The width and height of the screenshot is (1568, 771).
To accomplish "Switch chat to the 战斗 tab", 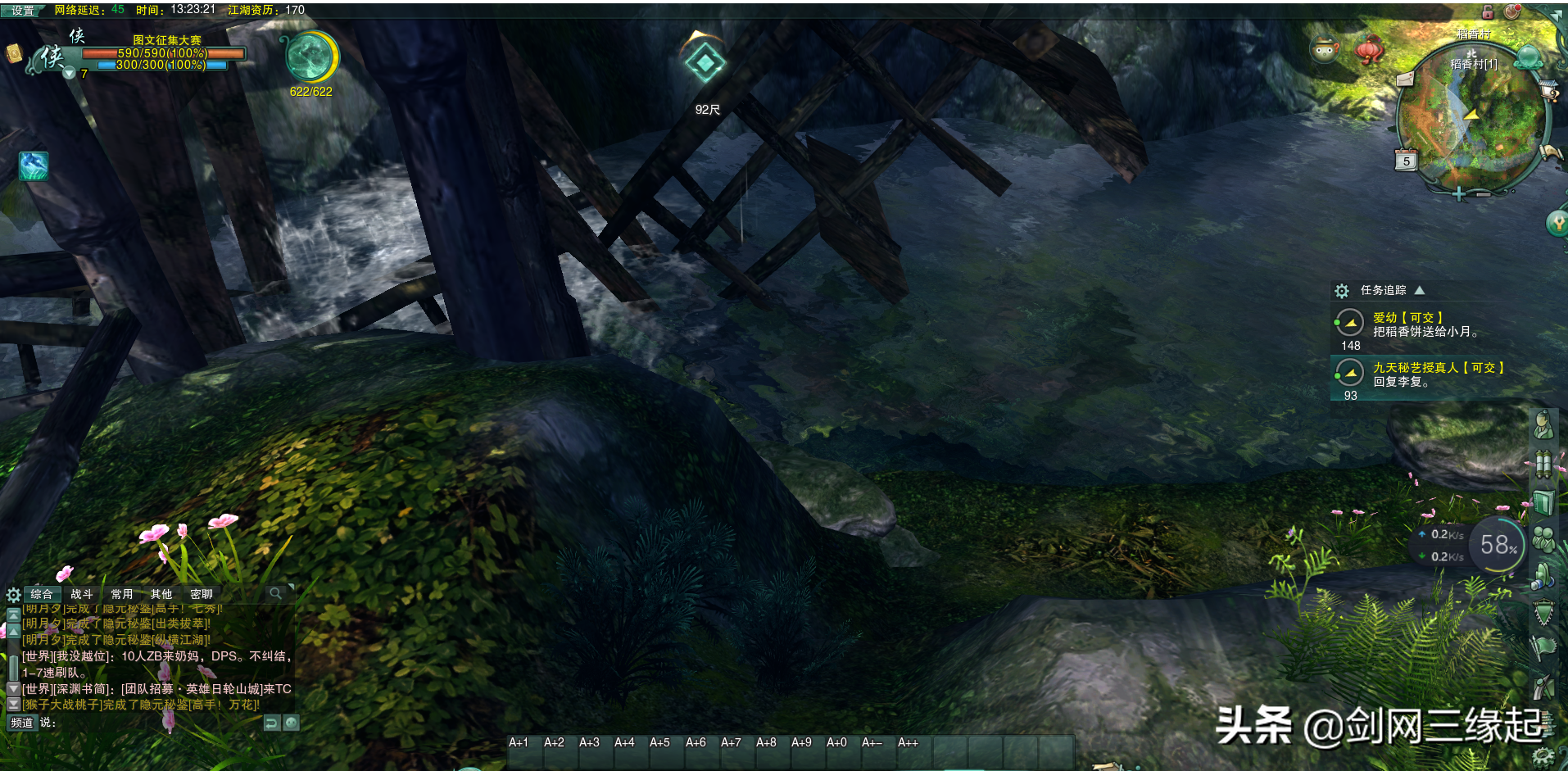I will pyautogui.click(x=82, y=594).
